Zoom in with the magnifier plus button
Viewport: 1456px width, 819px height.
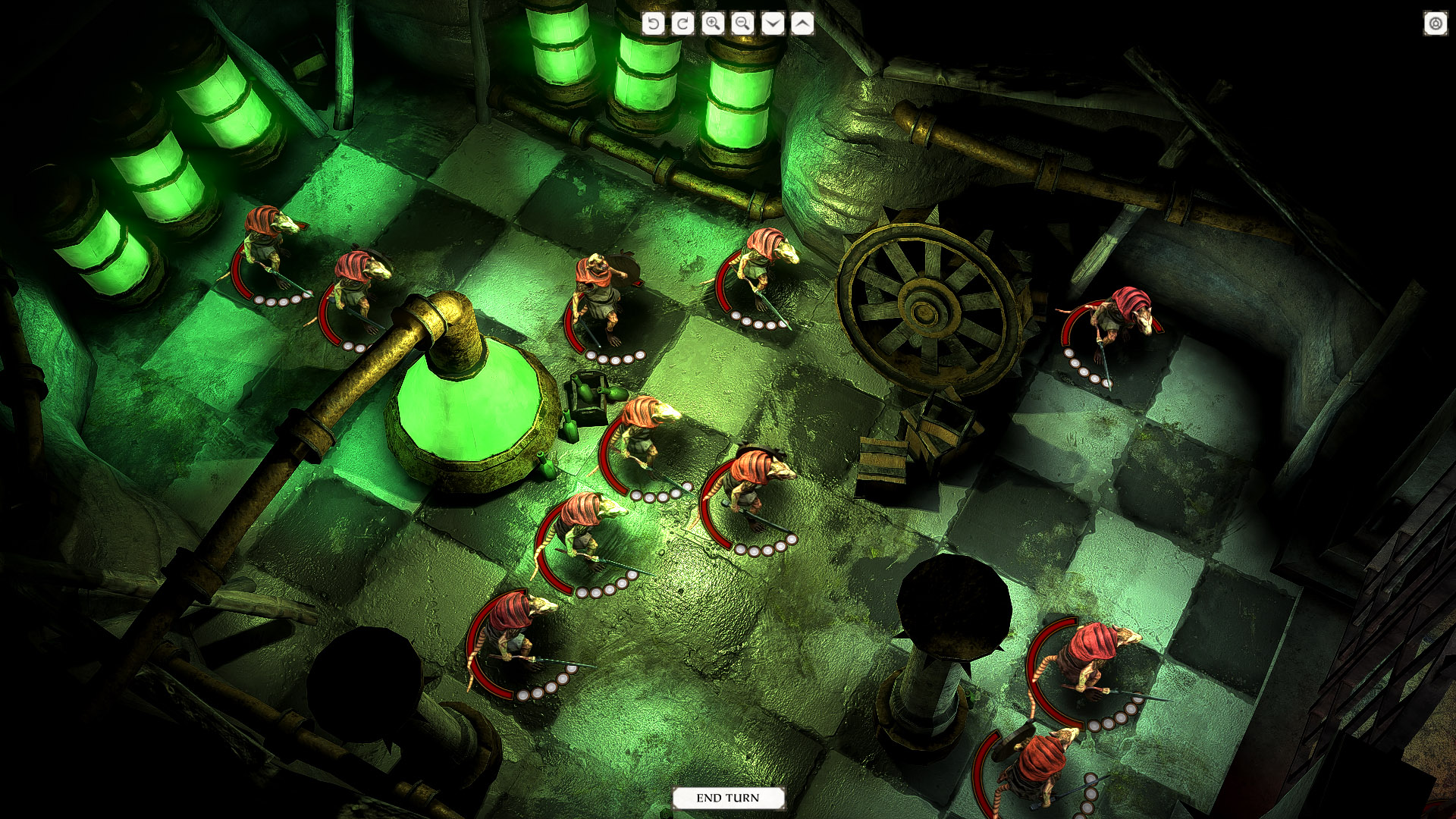pos(713,24)
